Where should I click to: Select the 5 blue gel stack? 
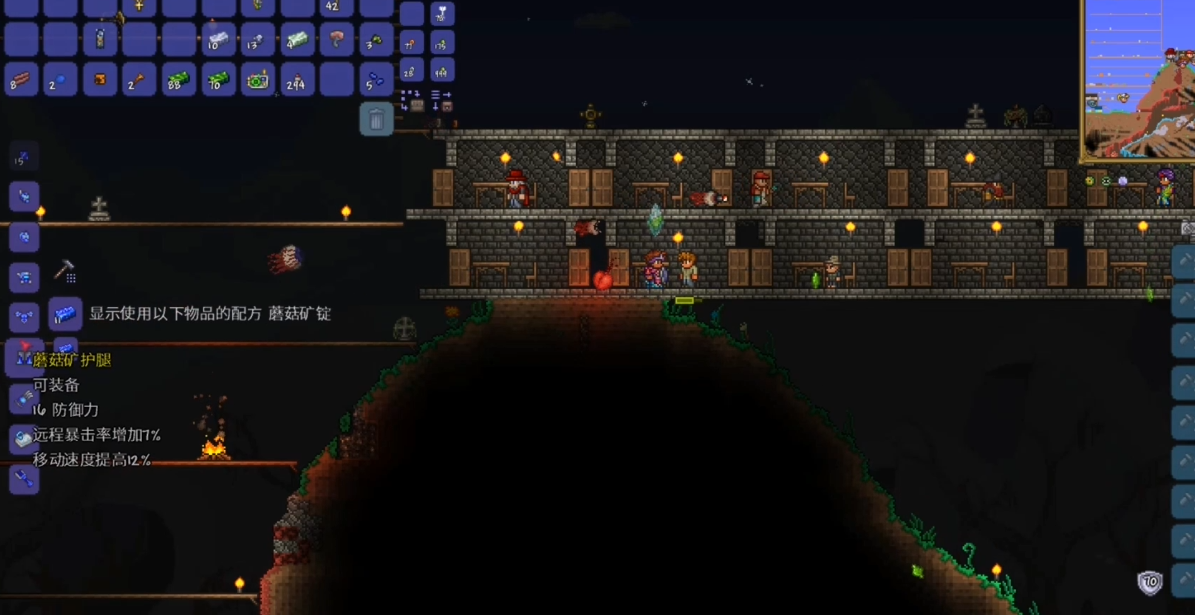tap(376, 79)
